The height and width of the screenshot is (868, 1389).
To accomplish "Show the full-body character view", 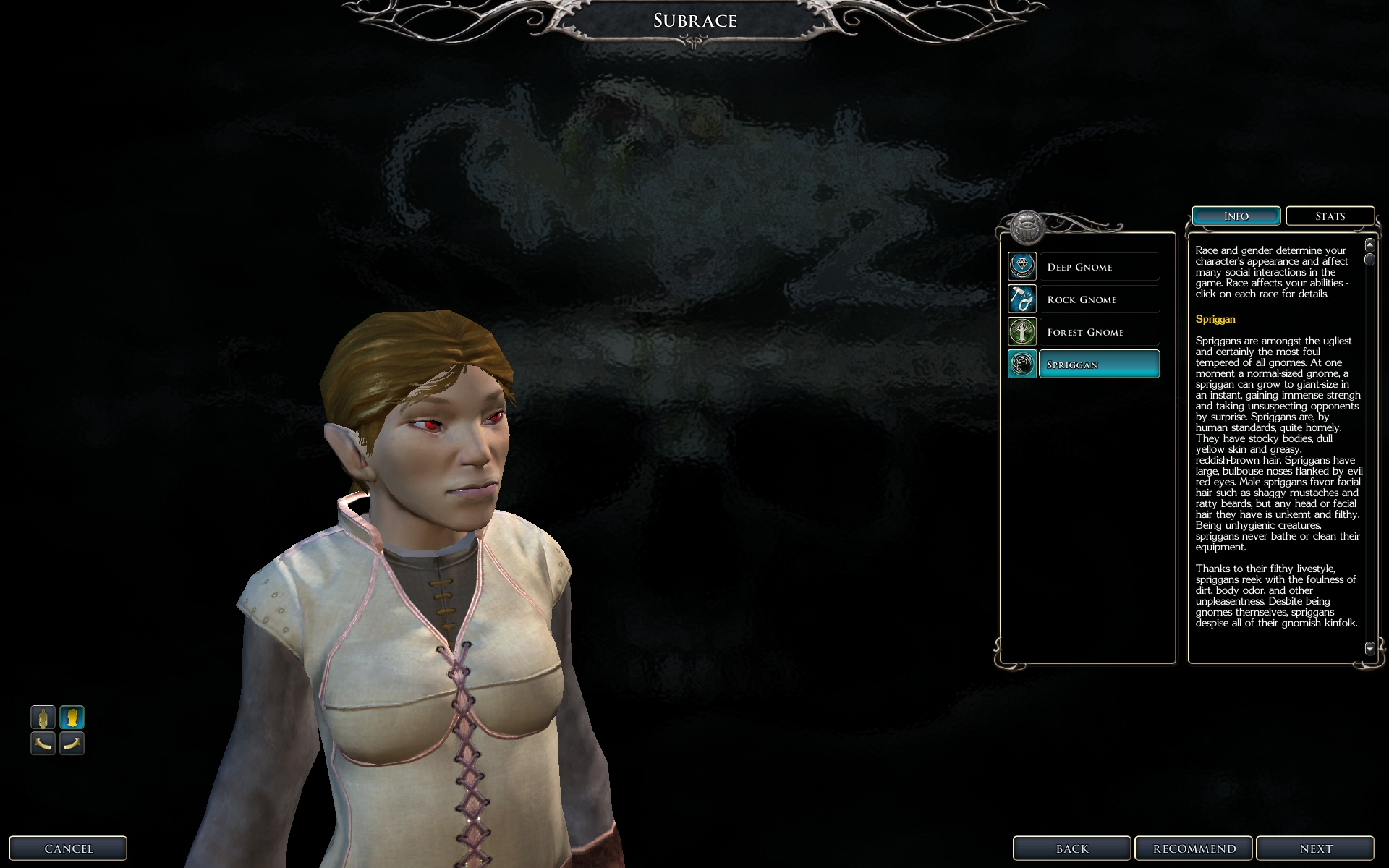I will tap(43, 718).
